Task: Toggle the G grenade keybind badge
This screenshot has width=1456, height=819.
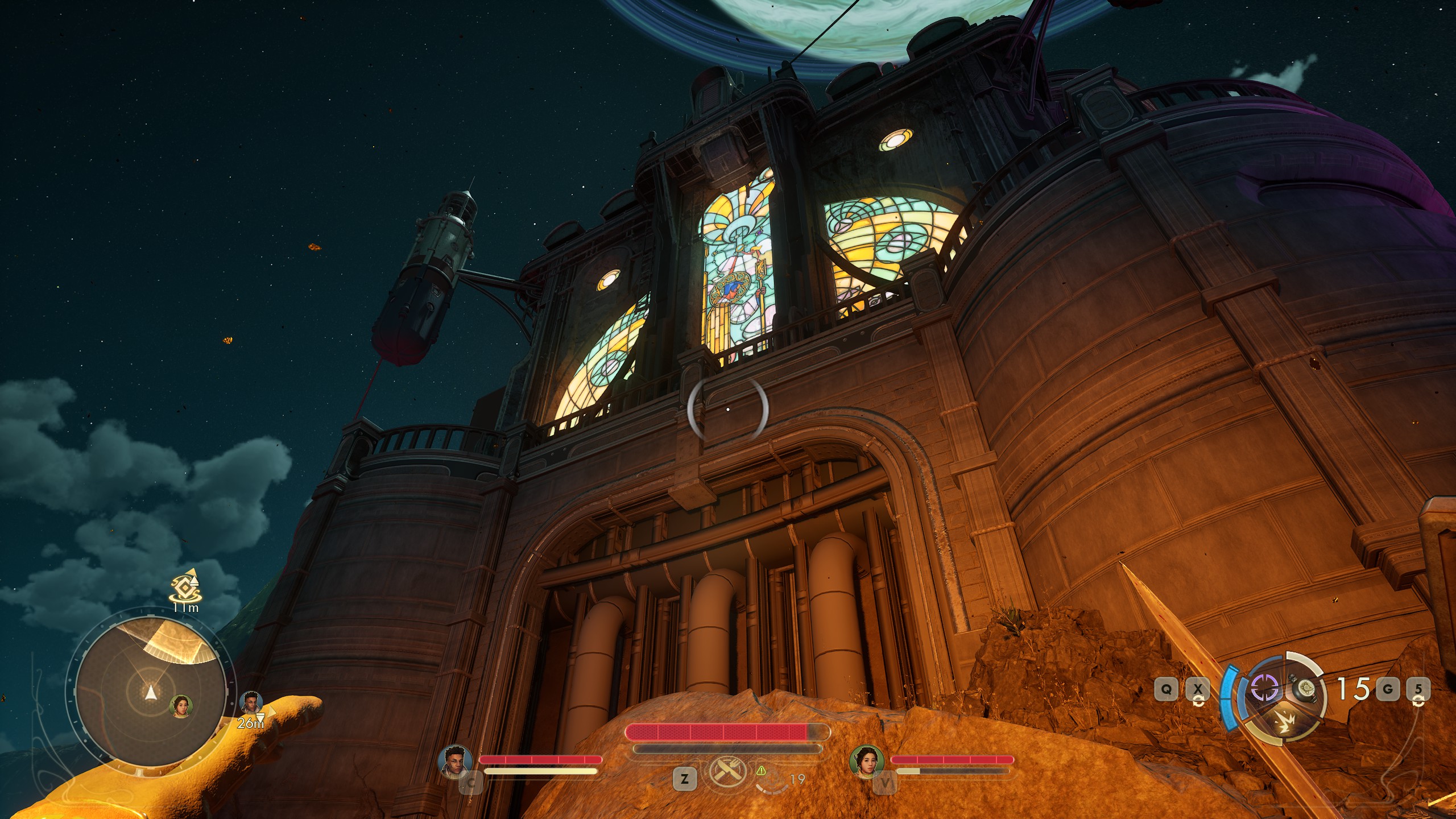Action: coord(1387,690)
